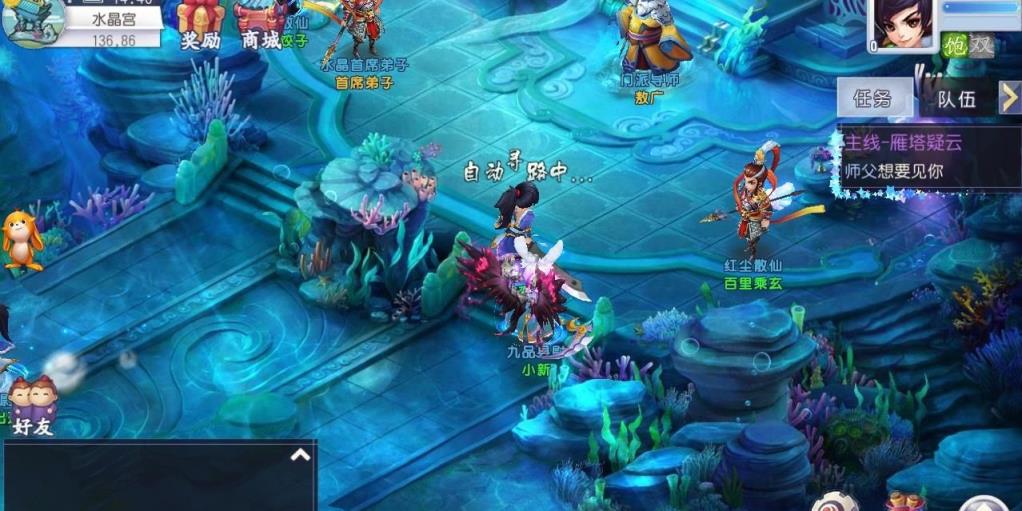Image resolution: width=1022 pixels, height=511 pixels.
Task: Switch to the 队伍 team tab
Action: point(955,98)
